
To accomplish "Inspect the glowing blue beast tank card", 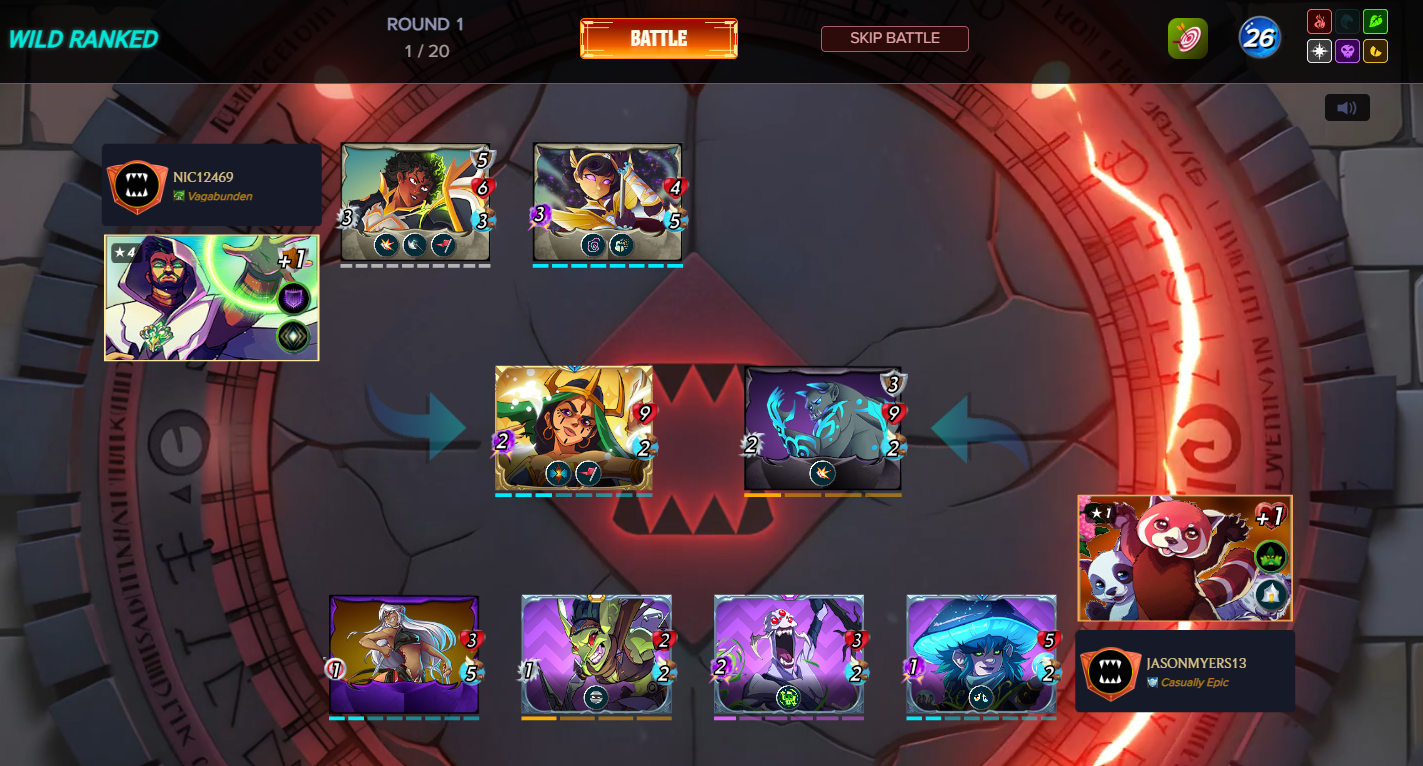I will [822, 428].
